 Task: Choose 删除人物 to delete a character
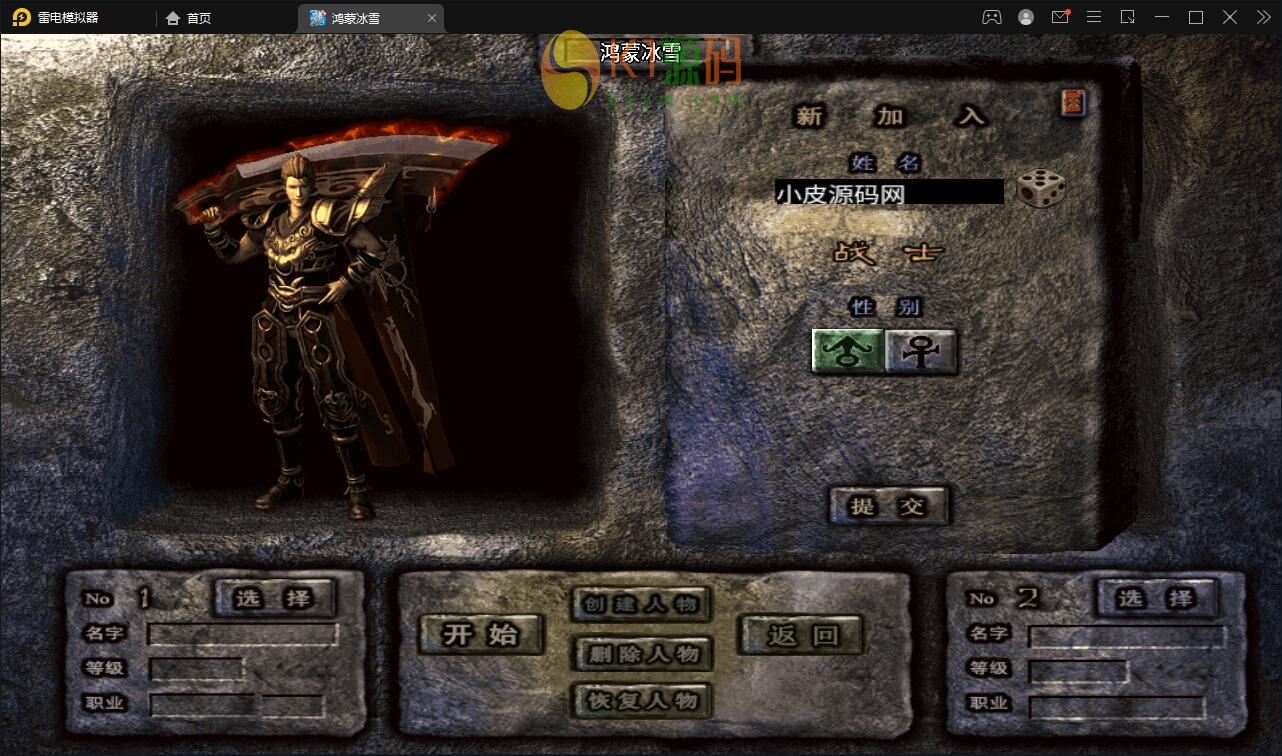point(642,654)
